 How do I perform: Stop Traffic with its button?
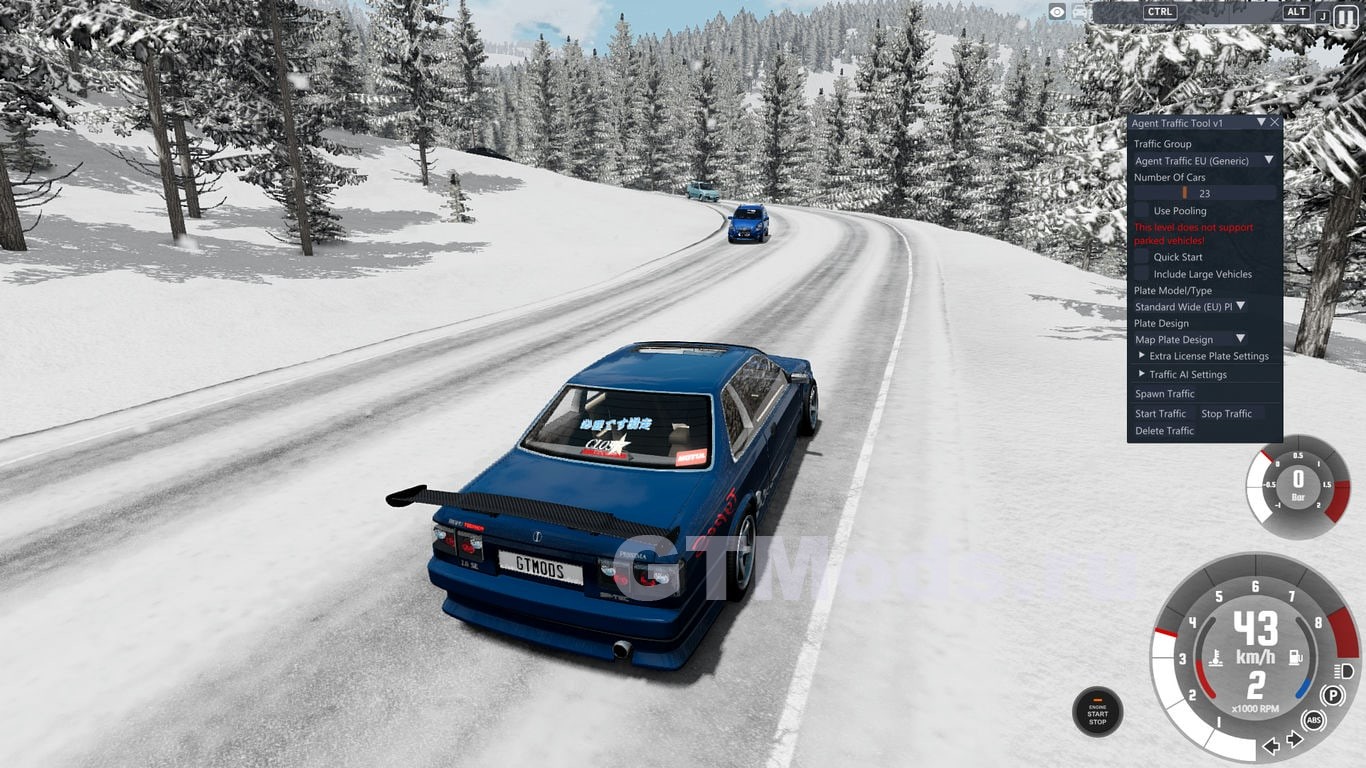(x=1227, y=414)
